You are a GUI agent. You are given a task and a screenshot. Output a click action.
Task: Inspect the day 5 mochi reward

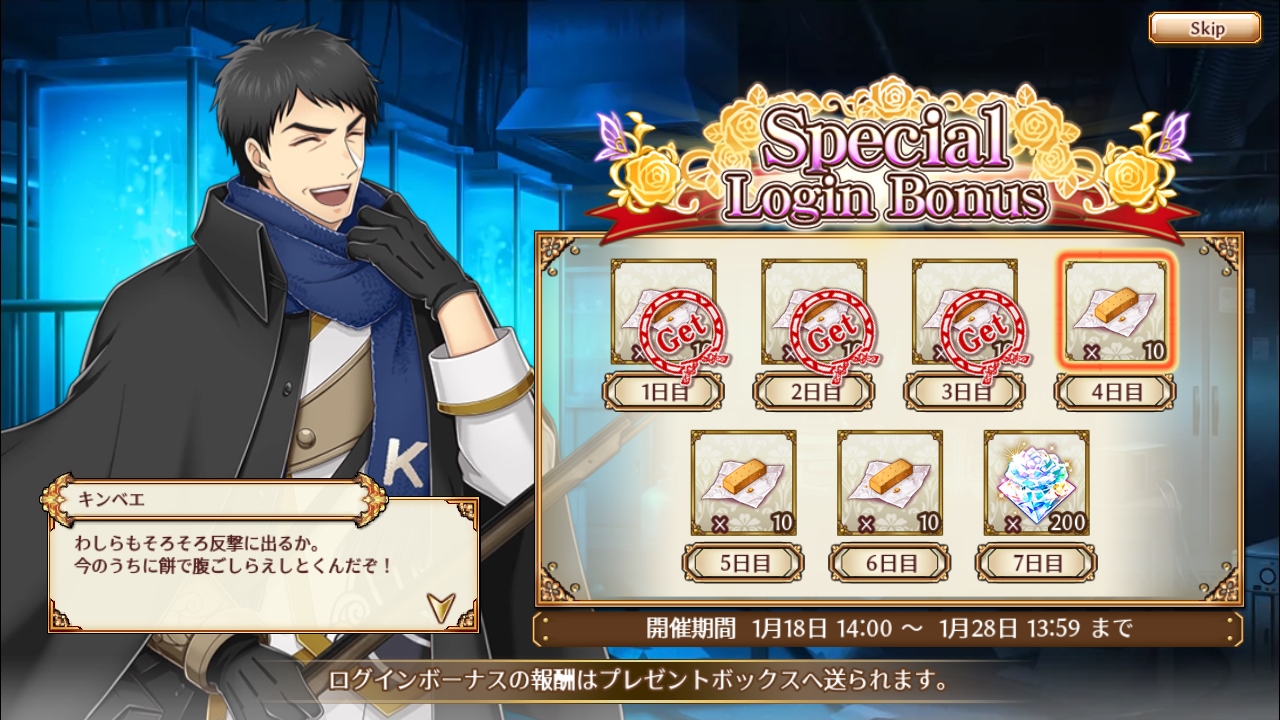(x=743, y=483)
